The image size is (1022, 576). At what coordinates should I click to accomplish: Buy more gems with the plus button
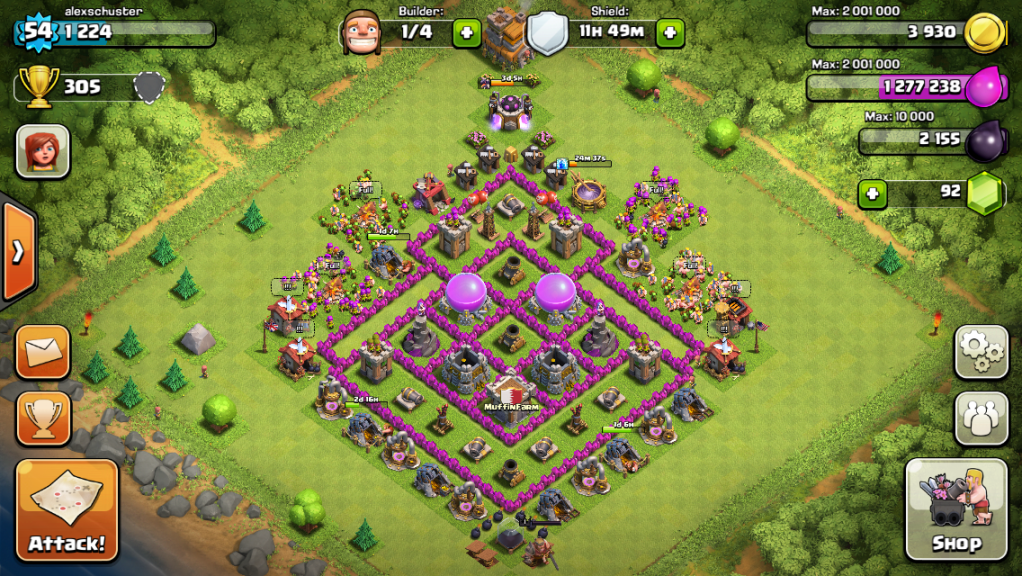873,192
